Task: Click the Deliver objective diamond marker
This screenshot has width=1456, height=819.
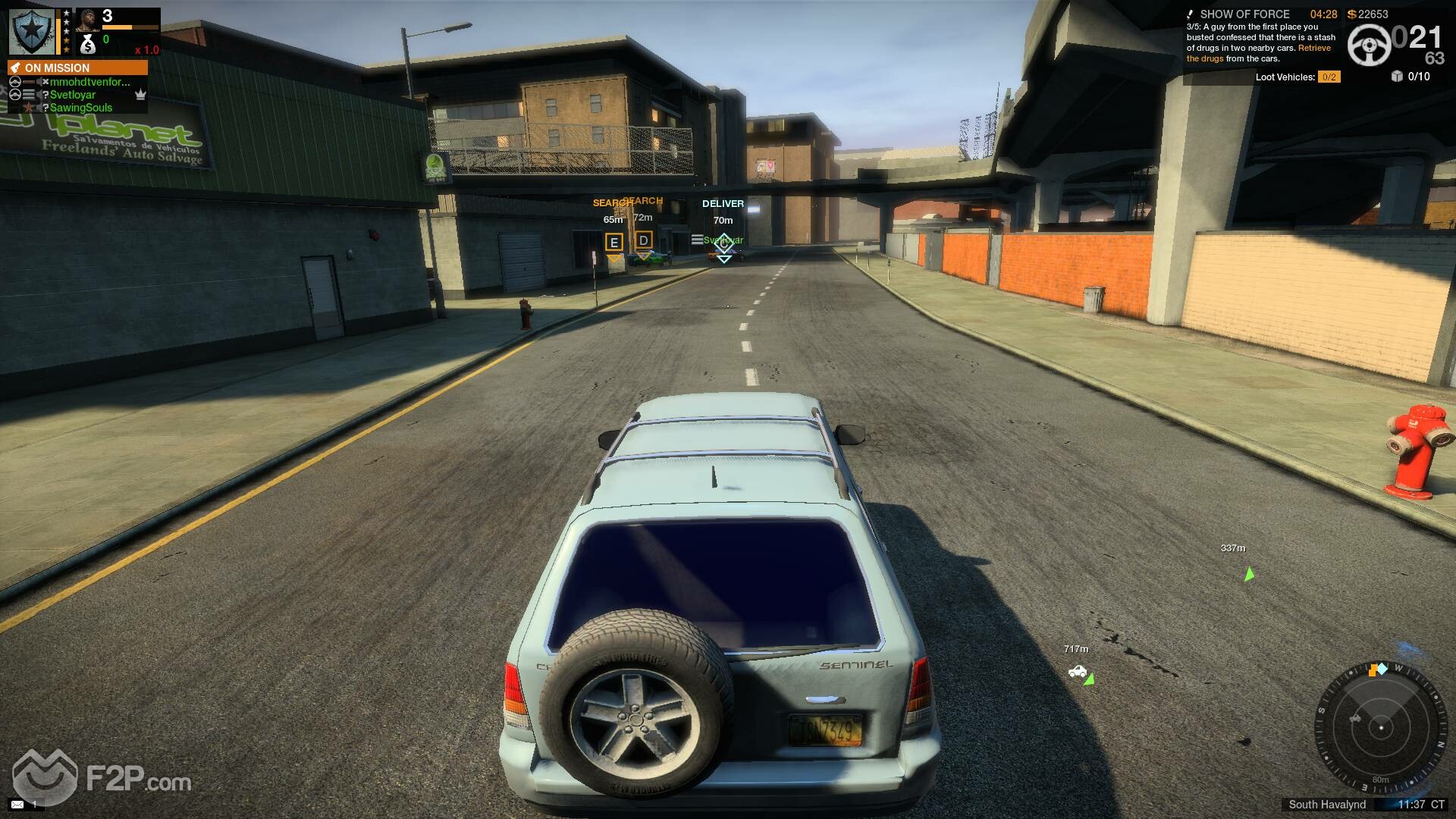Action: click(723, 243)
